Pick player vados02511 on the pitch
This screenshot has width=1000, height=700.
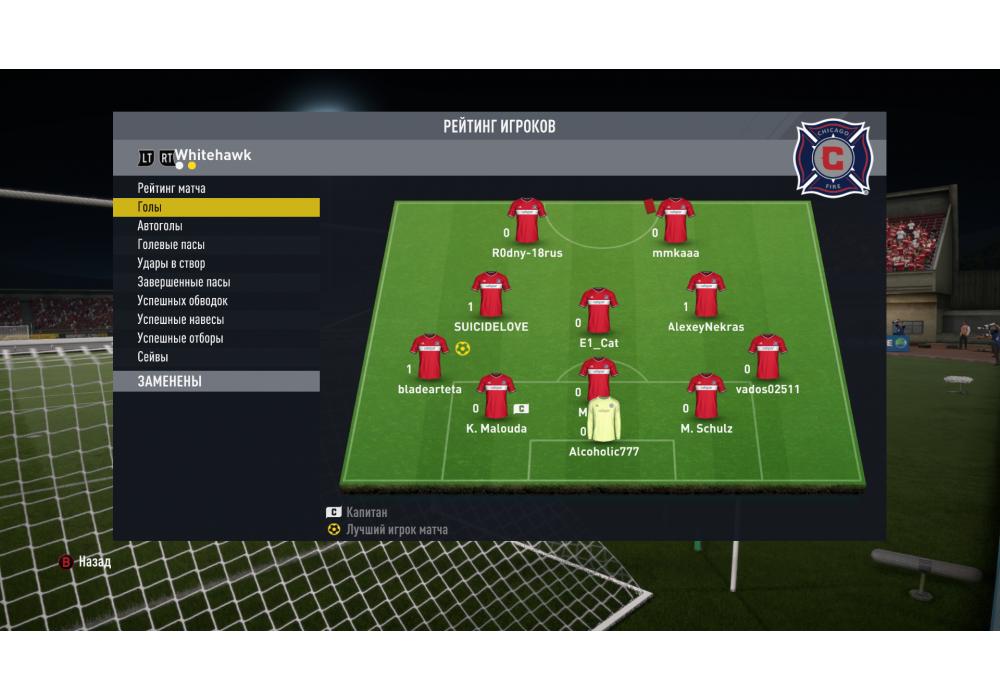point(767,357)
